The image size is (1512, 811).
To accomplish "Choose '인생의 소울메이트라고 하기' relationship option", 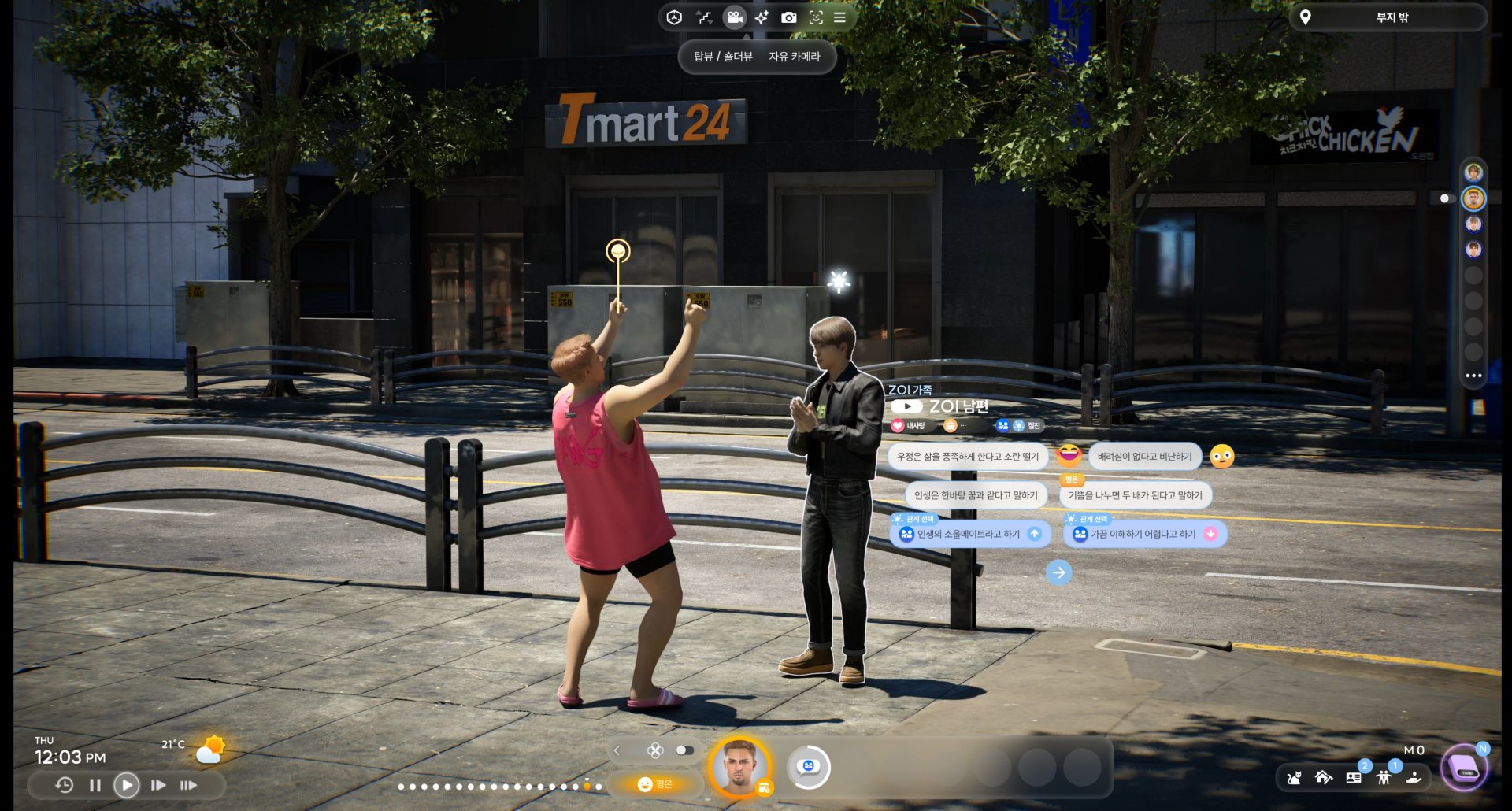I will click(x=969, y=534).
